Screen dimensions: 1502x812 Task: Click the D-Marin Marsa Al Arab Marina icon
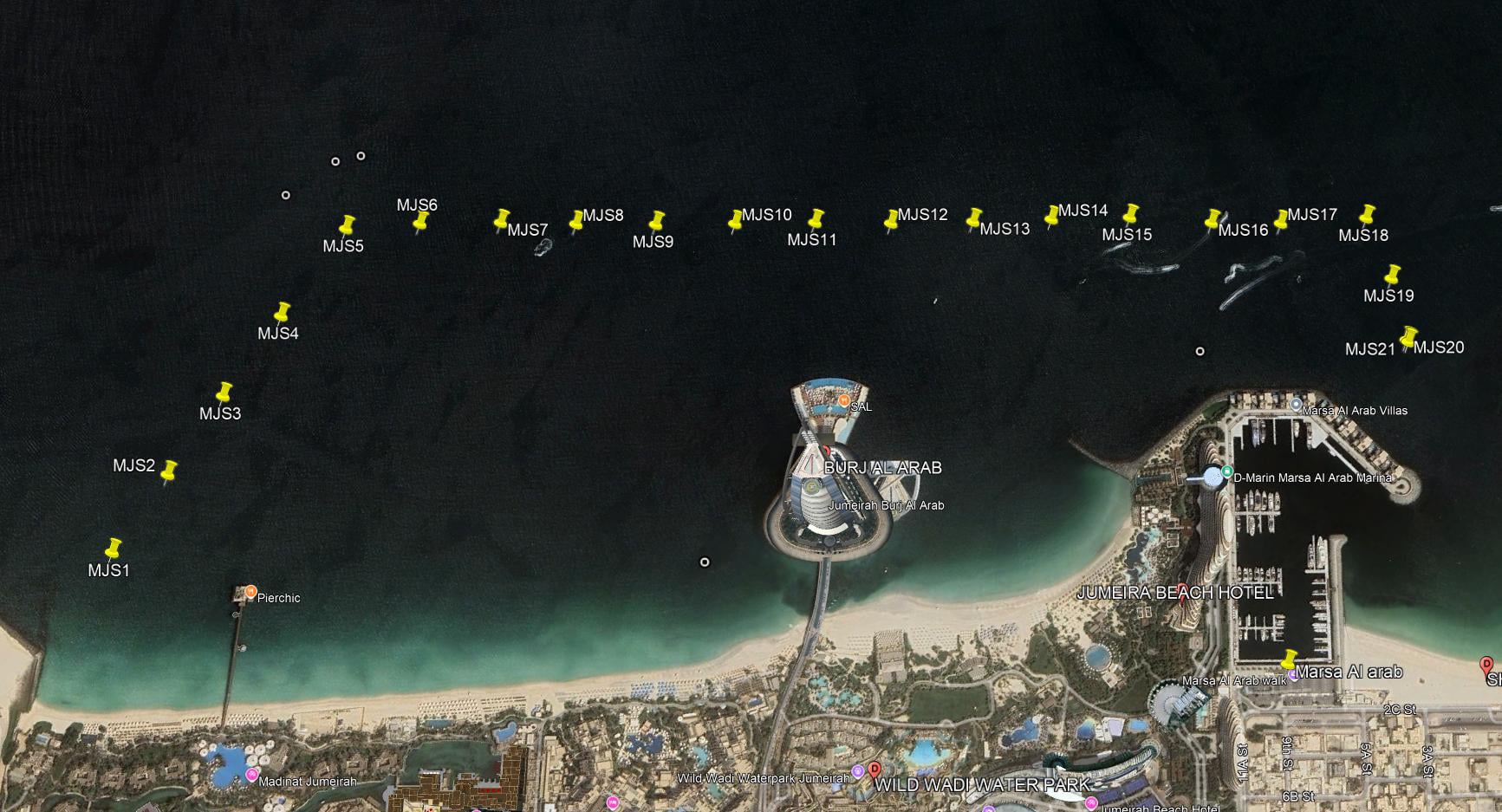[1227, 472]
